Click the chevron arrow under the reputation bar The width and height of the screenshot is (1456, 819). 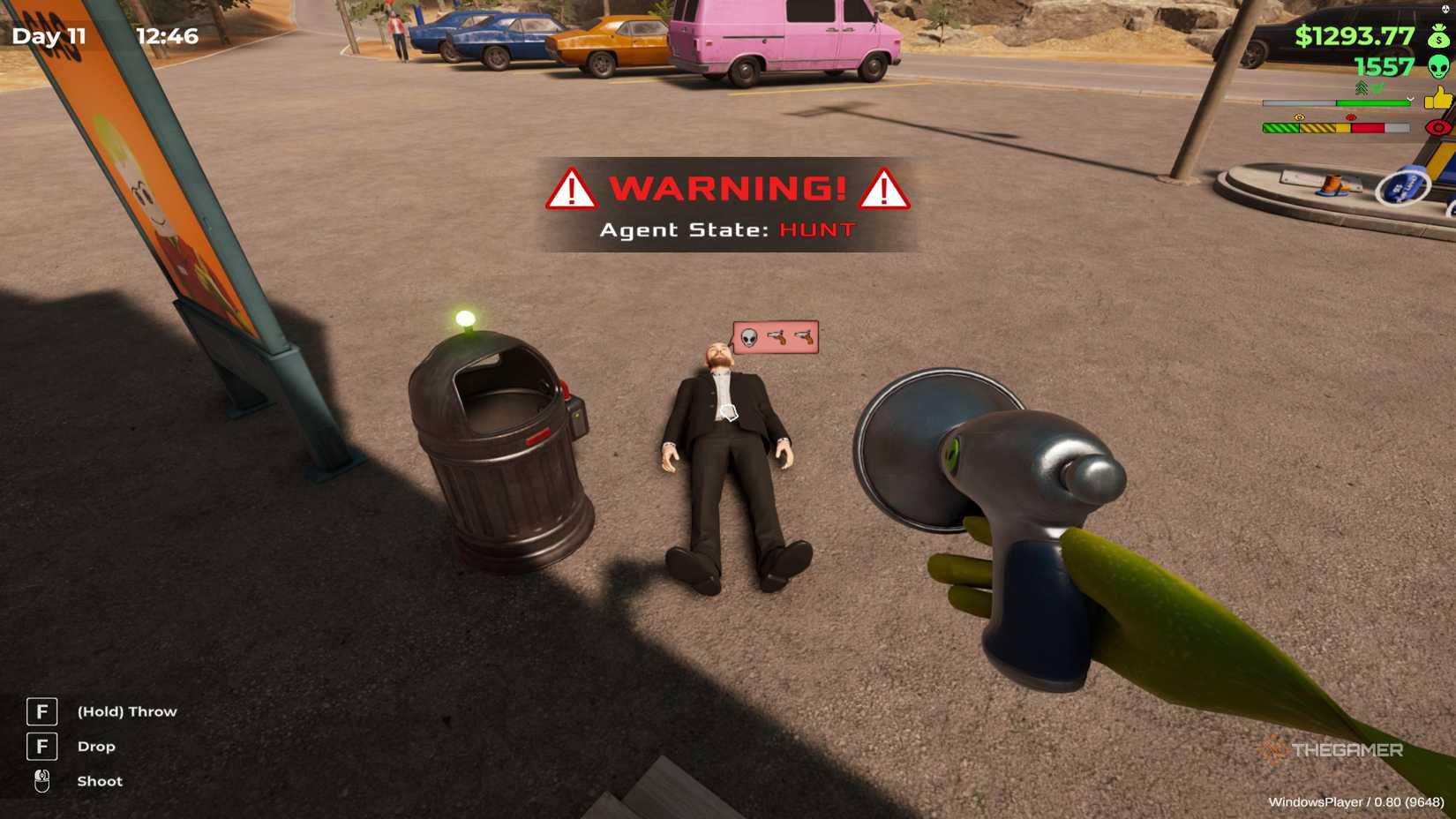1410,98
